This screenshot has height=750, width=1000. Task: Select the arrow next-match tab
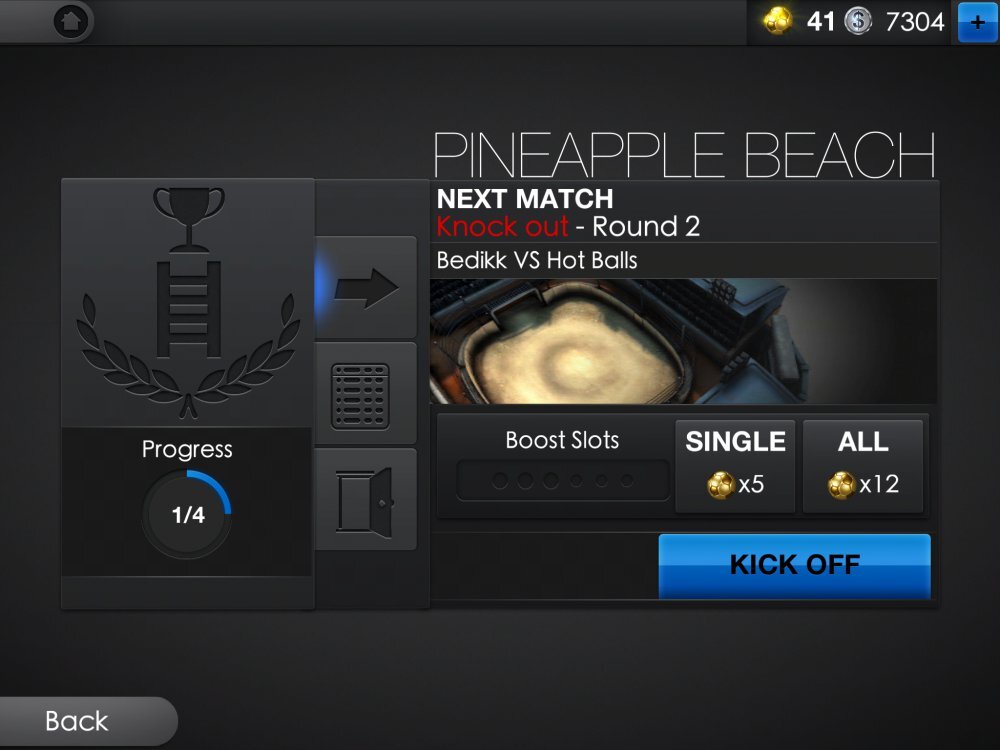pos(366,288)
